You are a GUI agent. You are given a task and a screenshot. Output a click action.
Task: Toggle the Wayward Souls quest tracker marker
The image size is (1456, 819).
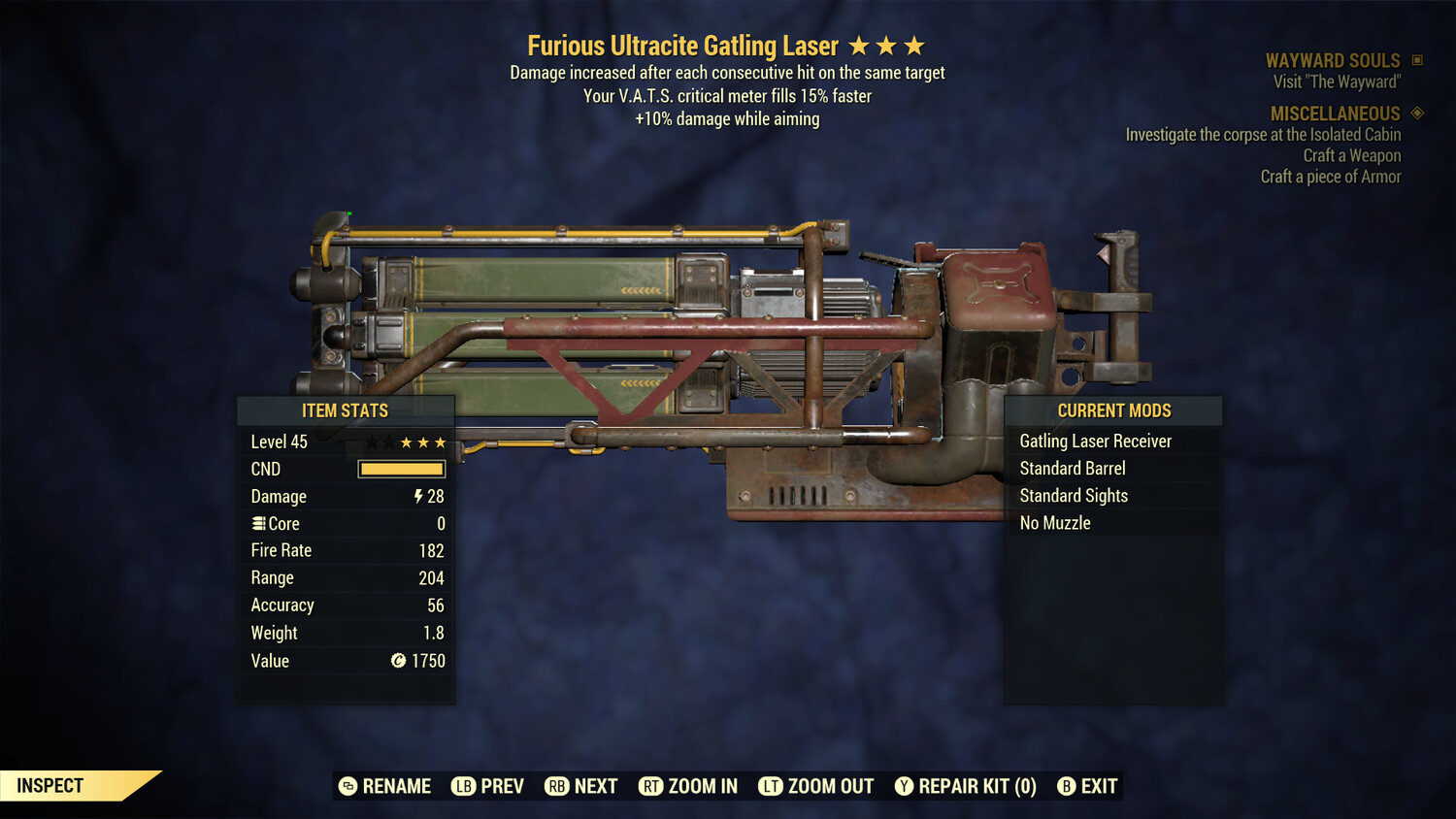click(x=1414, y=59)
